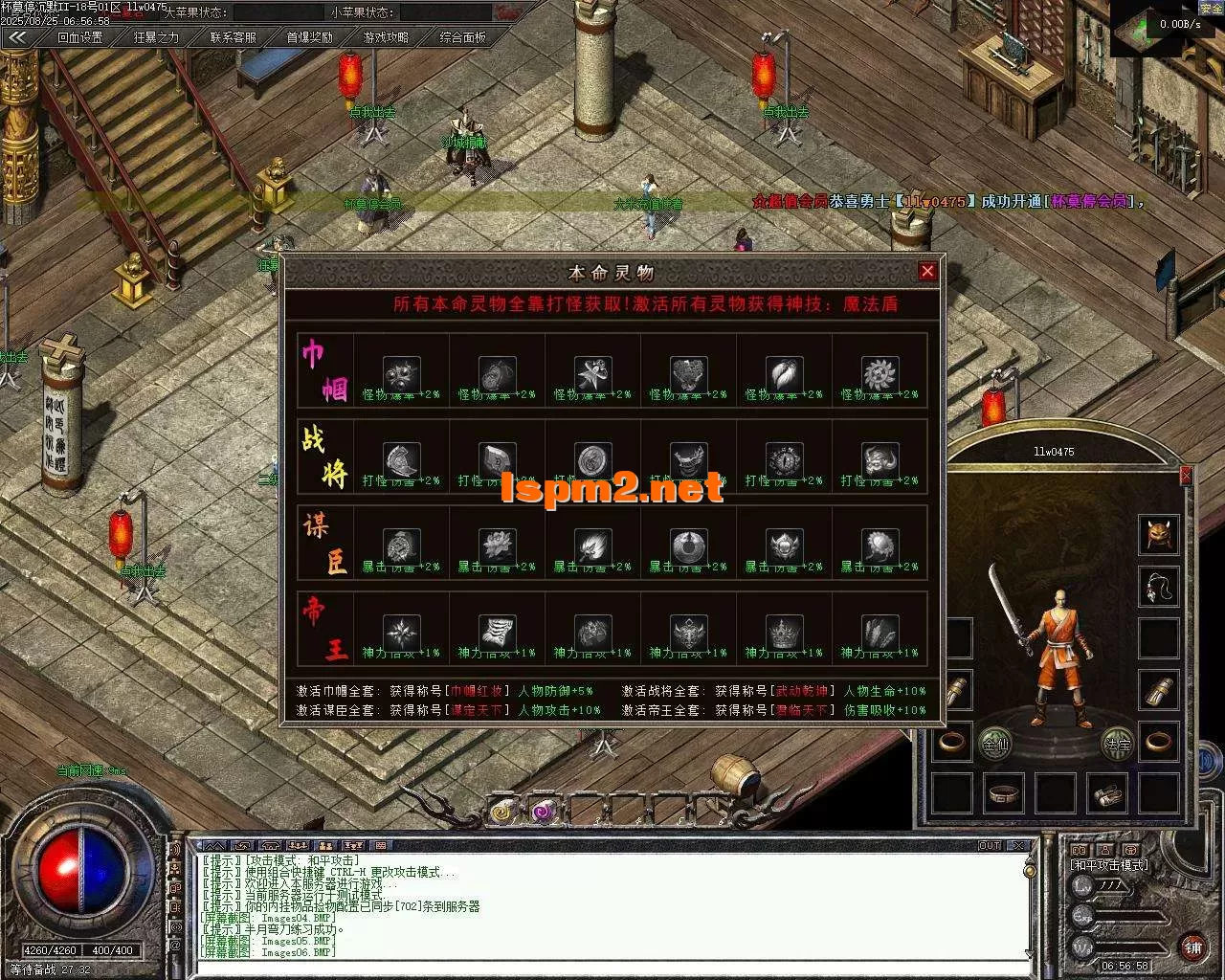Use the yellow swirl scroll in the hotbar
This screenshot has height=980, width=1225.
(x=501, y=812)
